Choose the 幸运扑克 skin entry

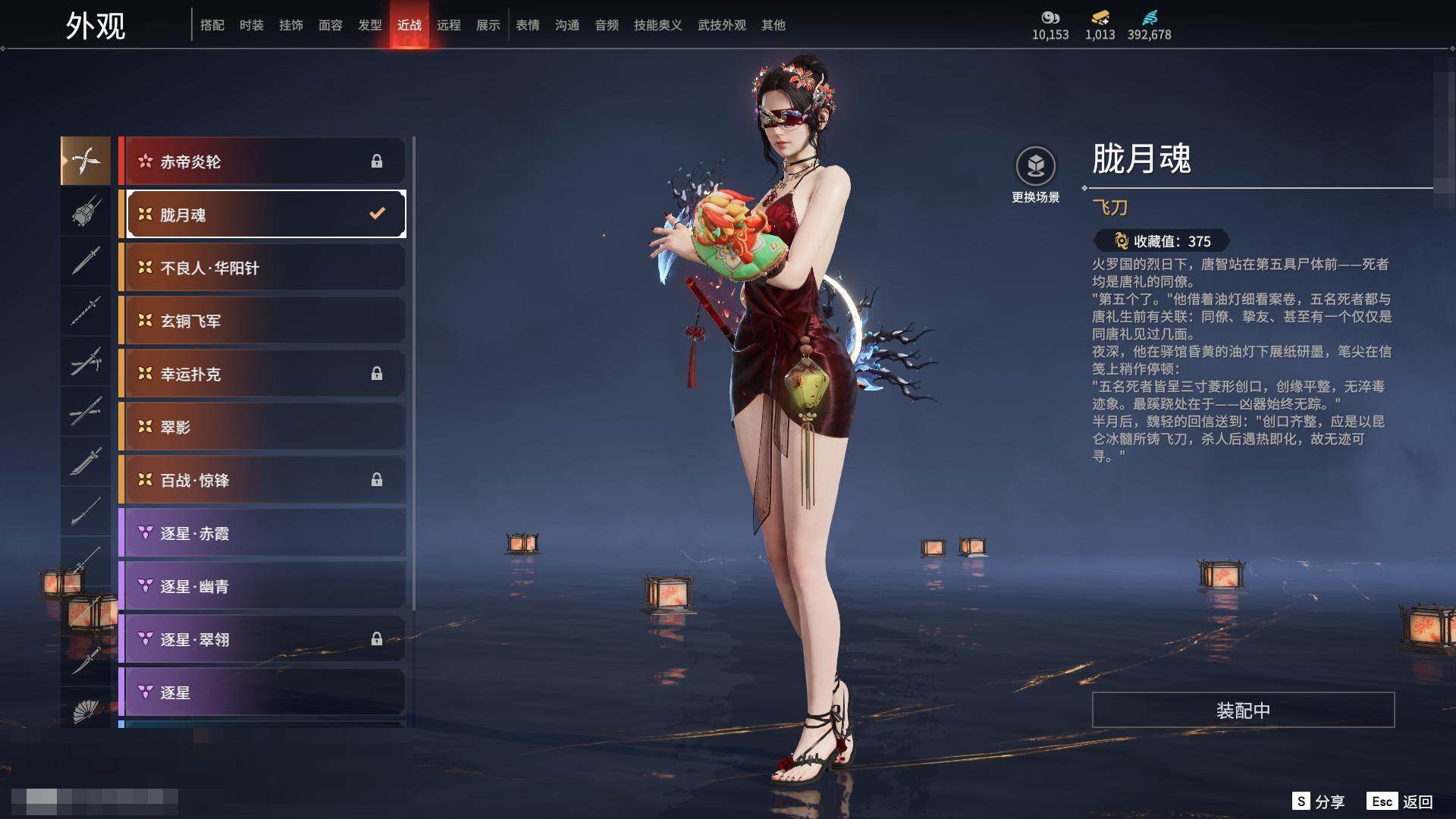click(x=262, y=374)
